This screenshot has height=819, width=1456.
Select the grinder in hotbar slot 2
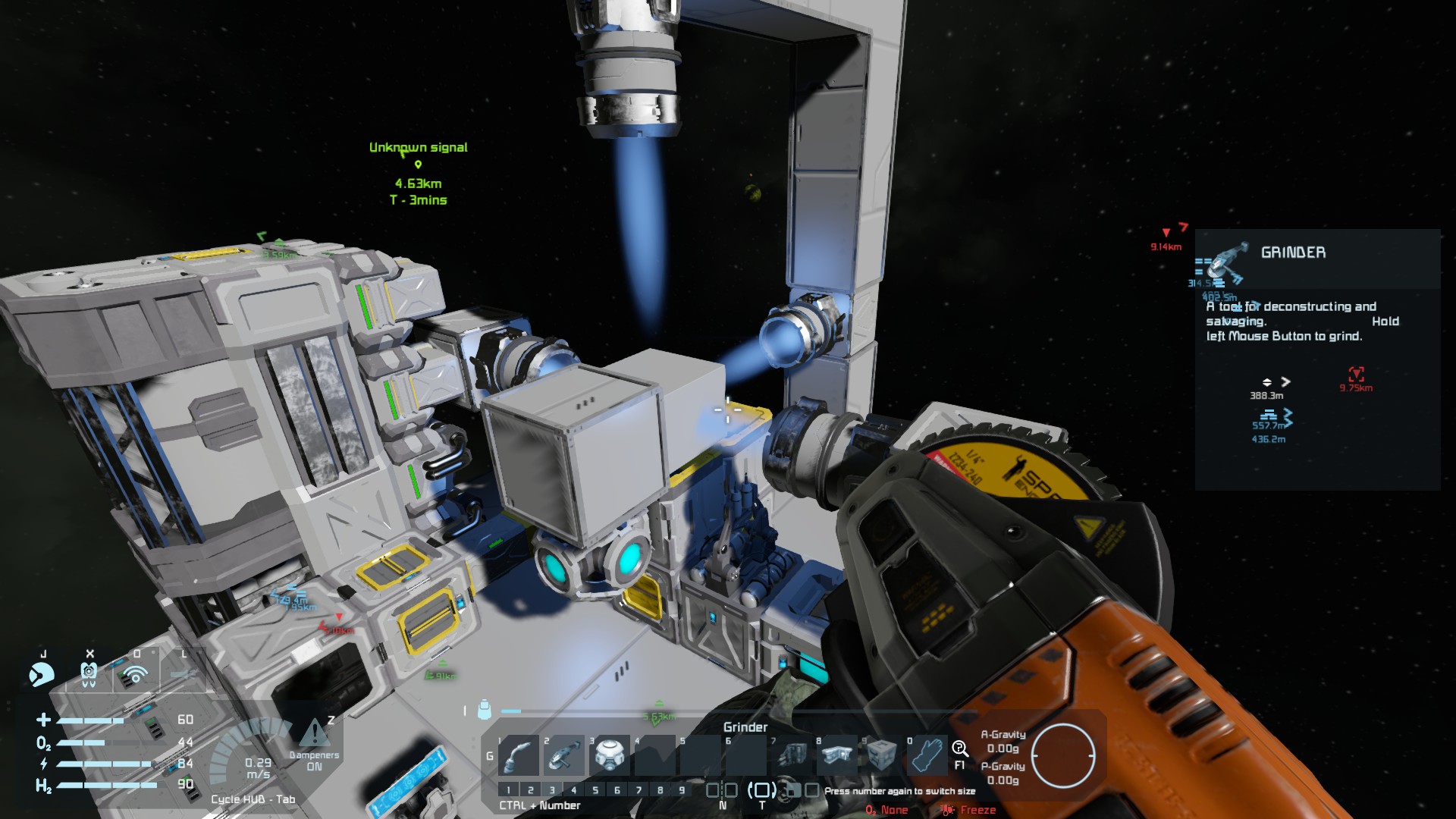click(x=563, y=756)
